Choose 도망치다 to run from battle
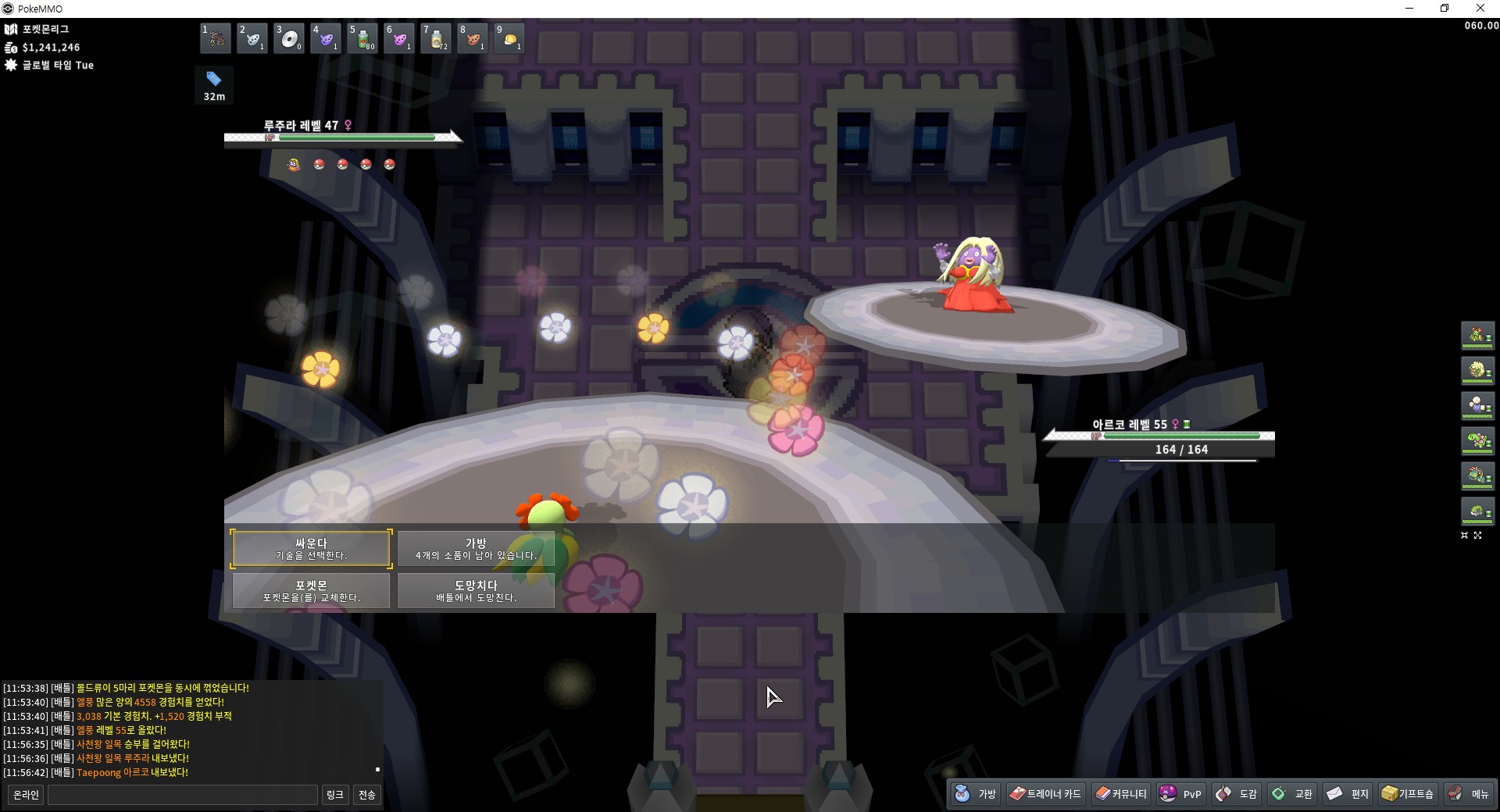 point(476,591)
